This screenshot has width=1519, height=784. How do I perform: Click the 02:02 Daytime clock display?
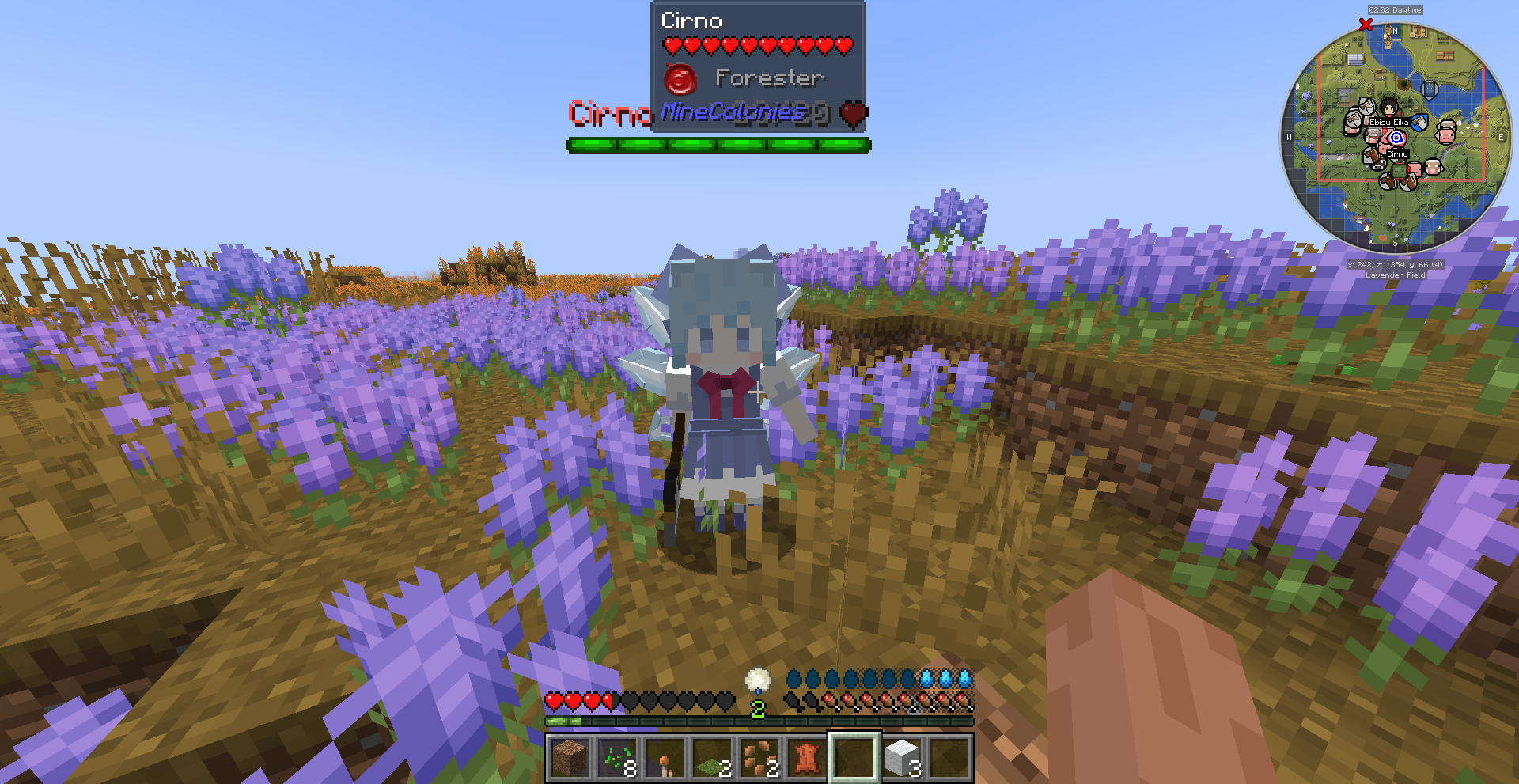[1395, 10]
